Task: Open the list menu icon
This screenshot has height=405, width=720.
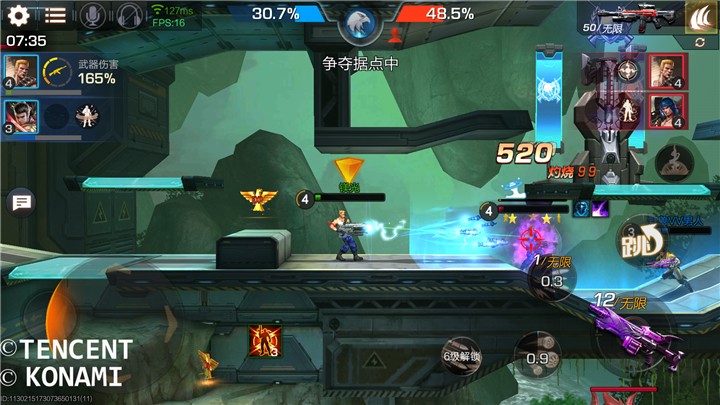Action: click(x=55, y=15)
